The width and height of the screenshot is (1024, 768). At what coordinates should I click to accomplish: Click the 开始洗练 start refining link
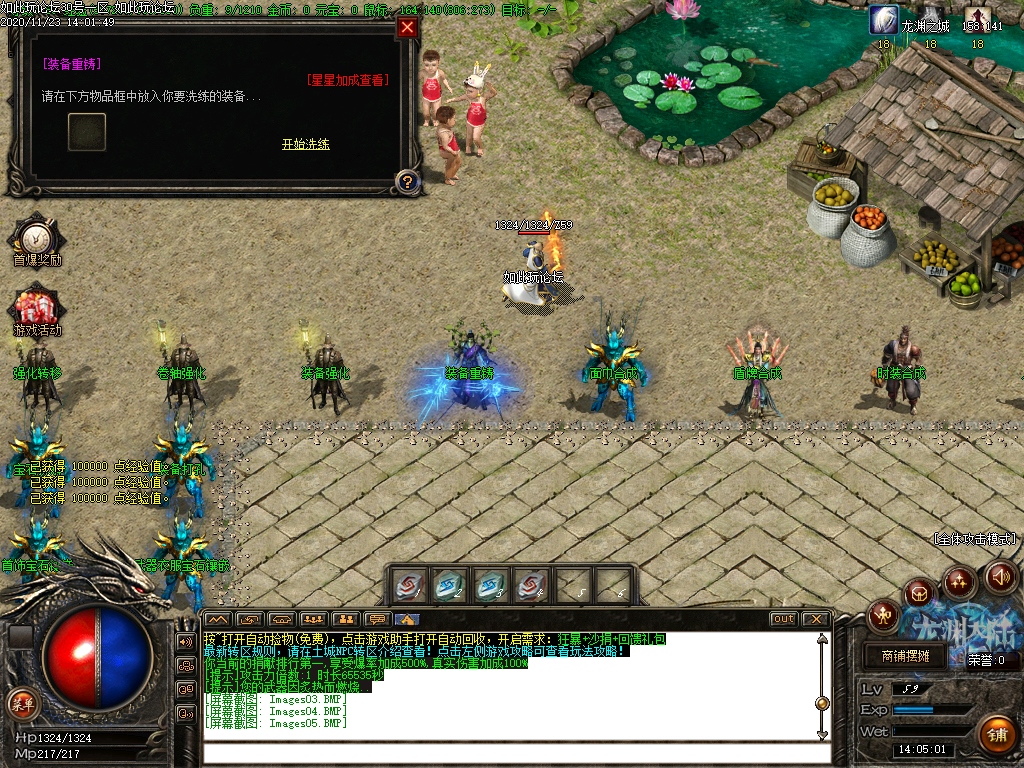pyautogui.click(x=305, y=144)
